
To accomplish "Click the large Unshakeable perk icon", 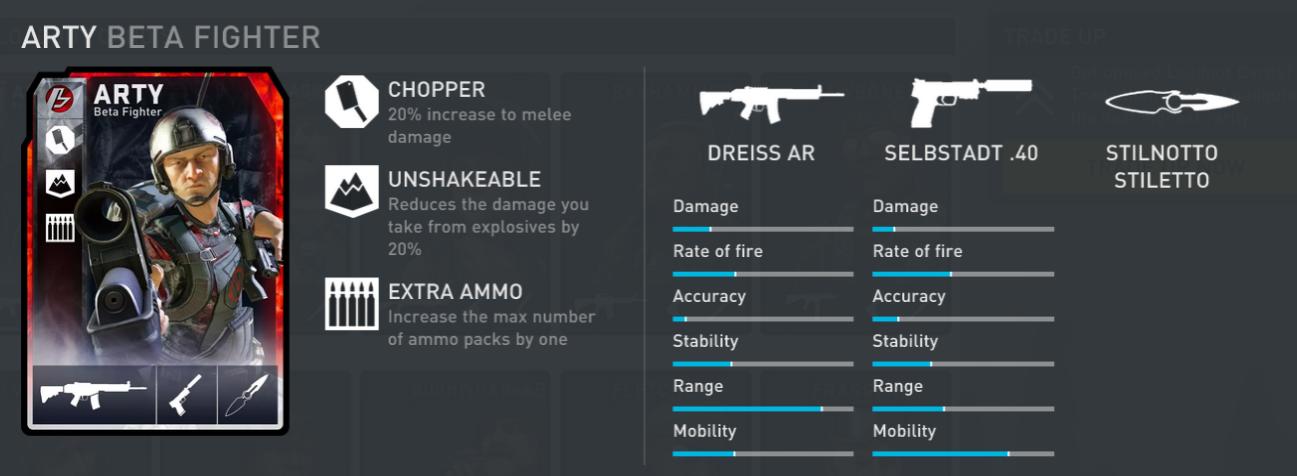I will (x=351, y=191).
